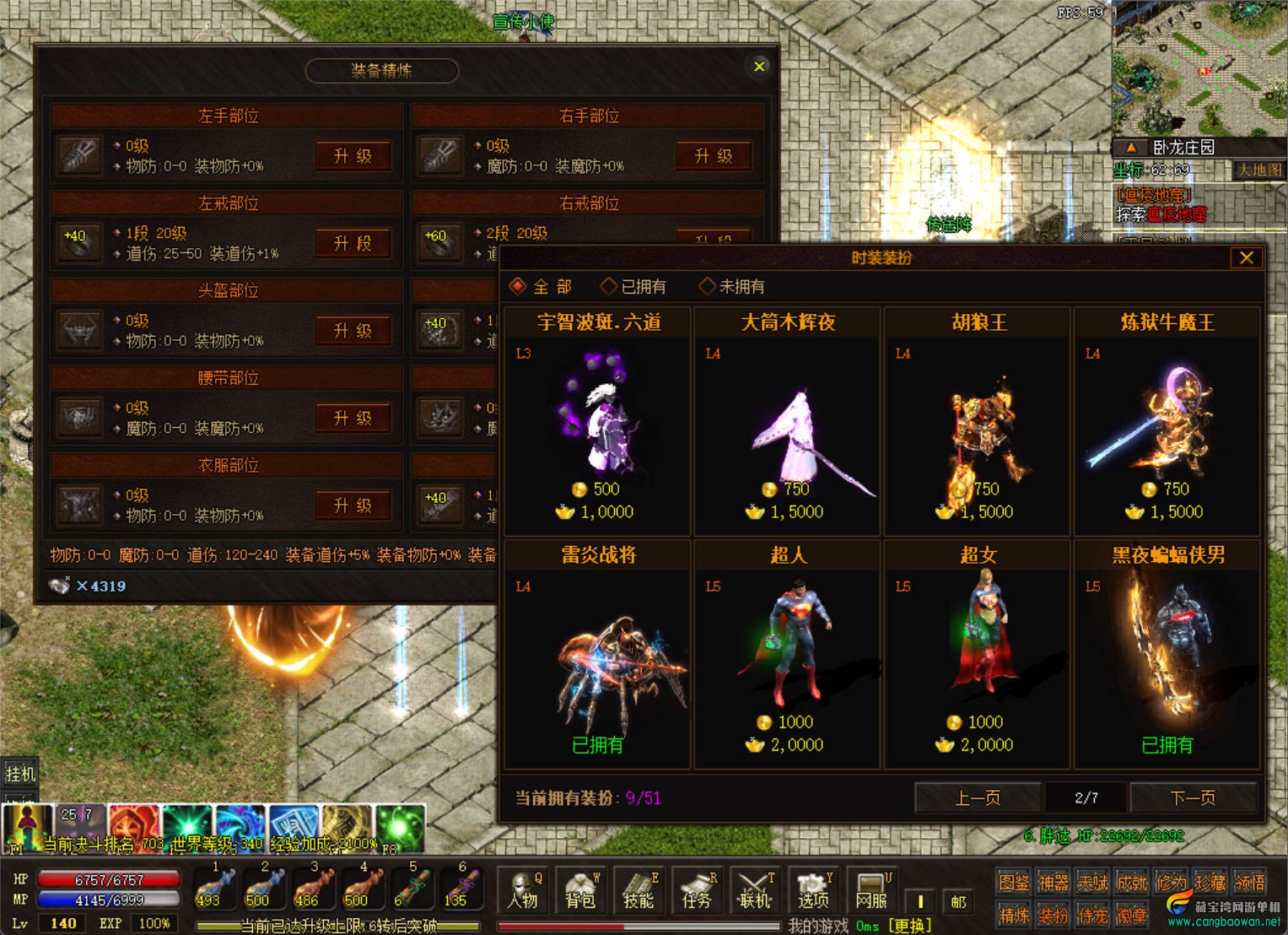The width and height of the screenshot is (1288, 935).
Task: Pick the 大筒木辉夜 costume card
Action: click(x=787, y=422)
